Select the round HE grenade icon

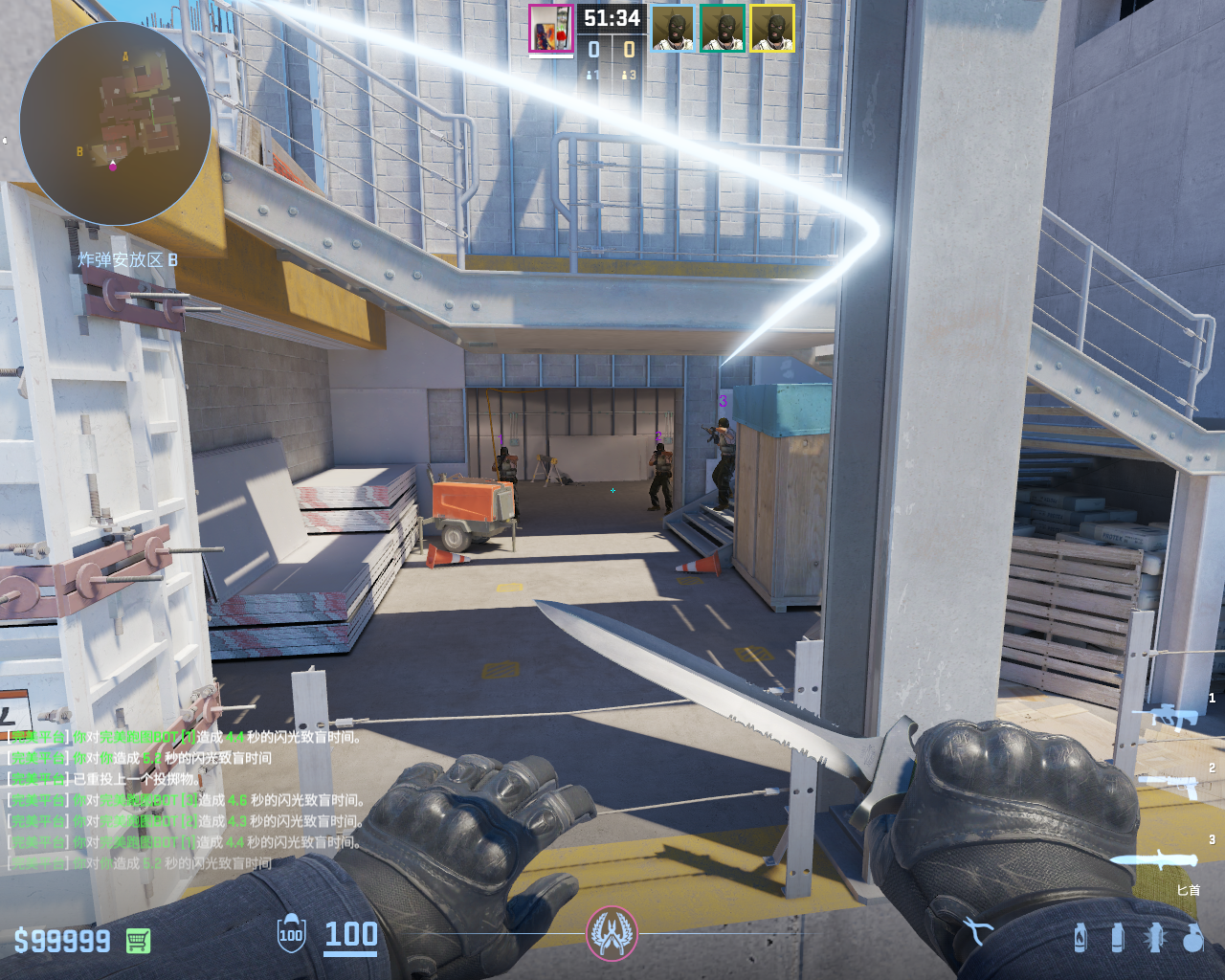1192,938
